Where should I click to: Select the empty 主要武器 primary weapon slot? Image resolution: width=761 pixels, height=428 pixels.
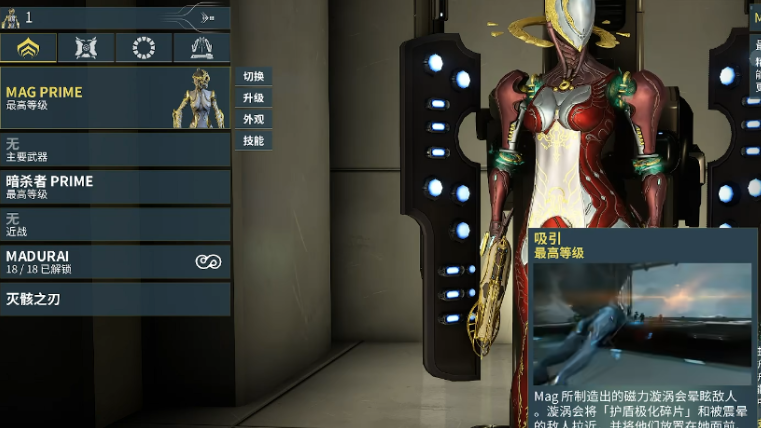pos(115,150)
